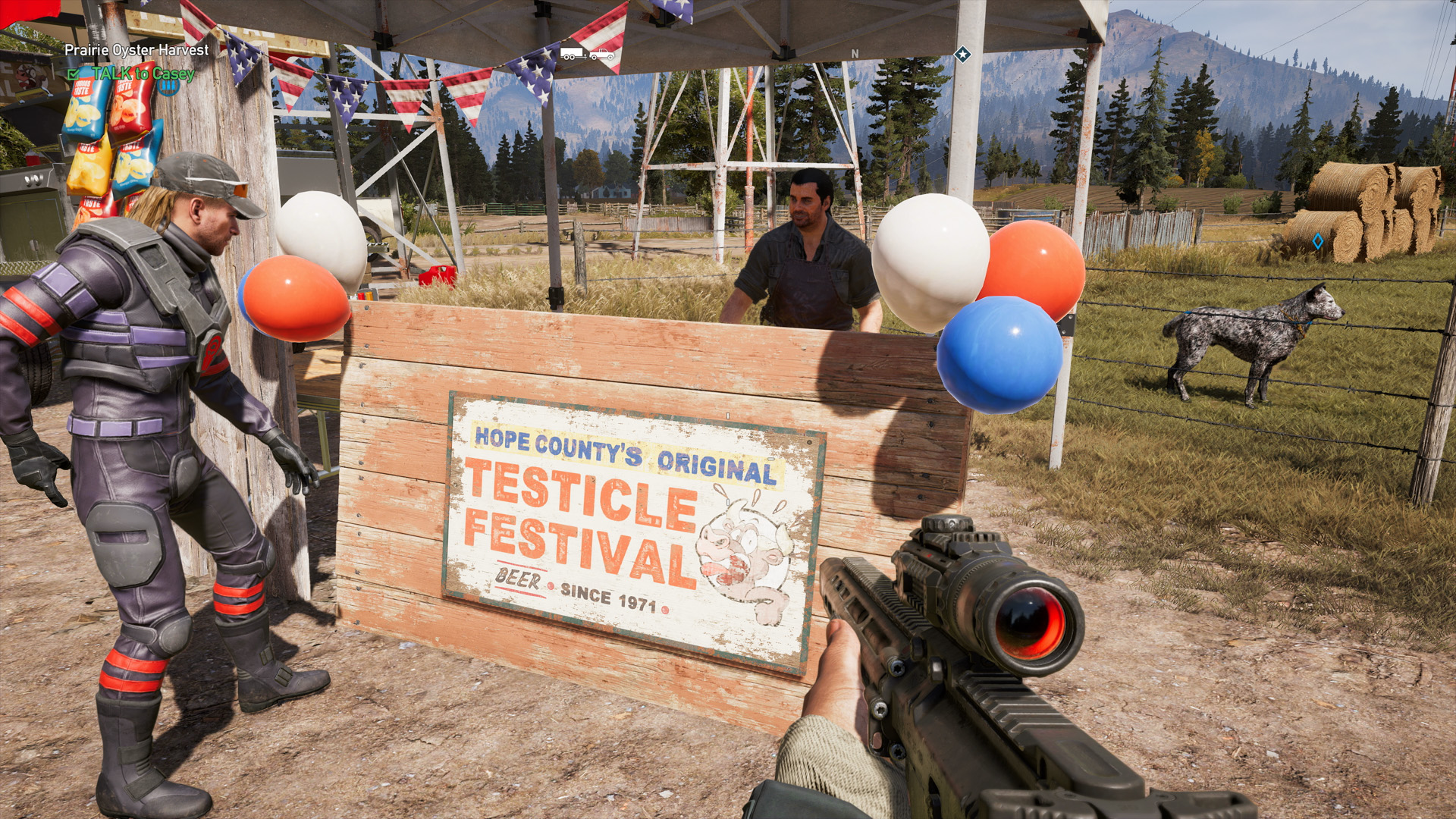Select the pickup truck icon on the compass
This screenshot has width=1456, height=819.
pos(602,55)
